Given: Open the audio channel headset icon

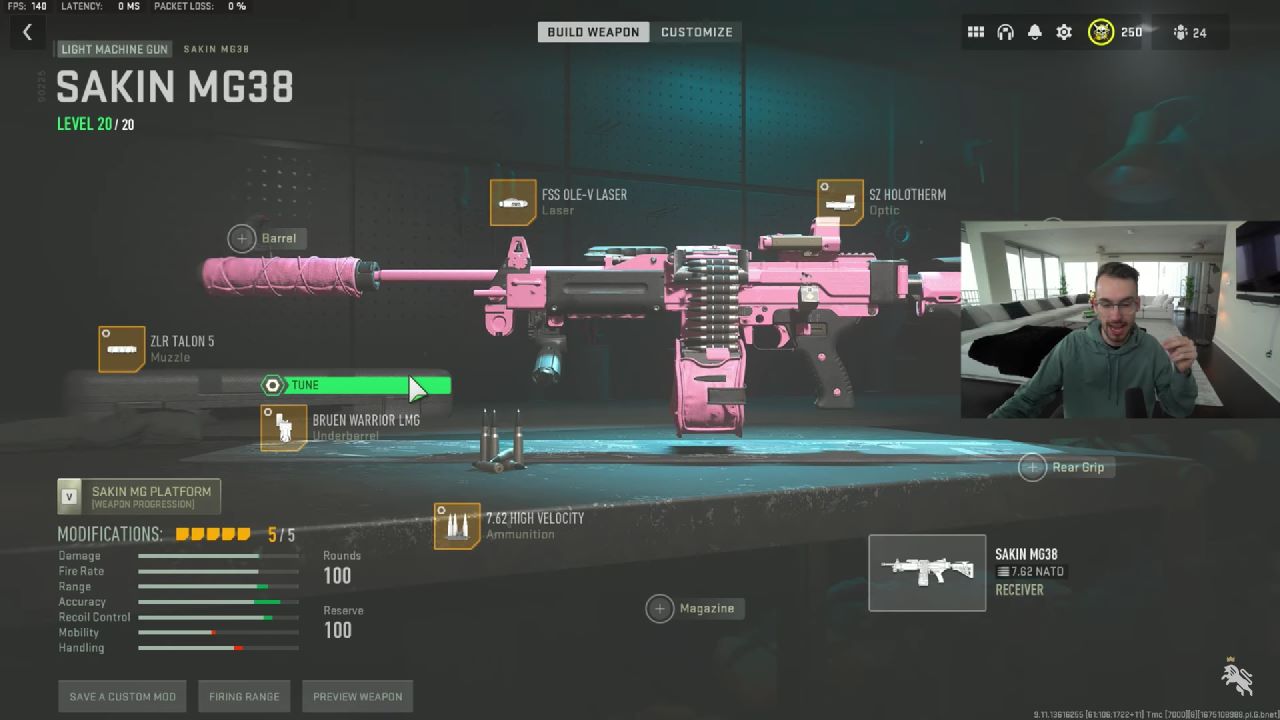Looking at the screenshot, I should click(1004, 31).
